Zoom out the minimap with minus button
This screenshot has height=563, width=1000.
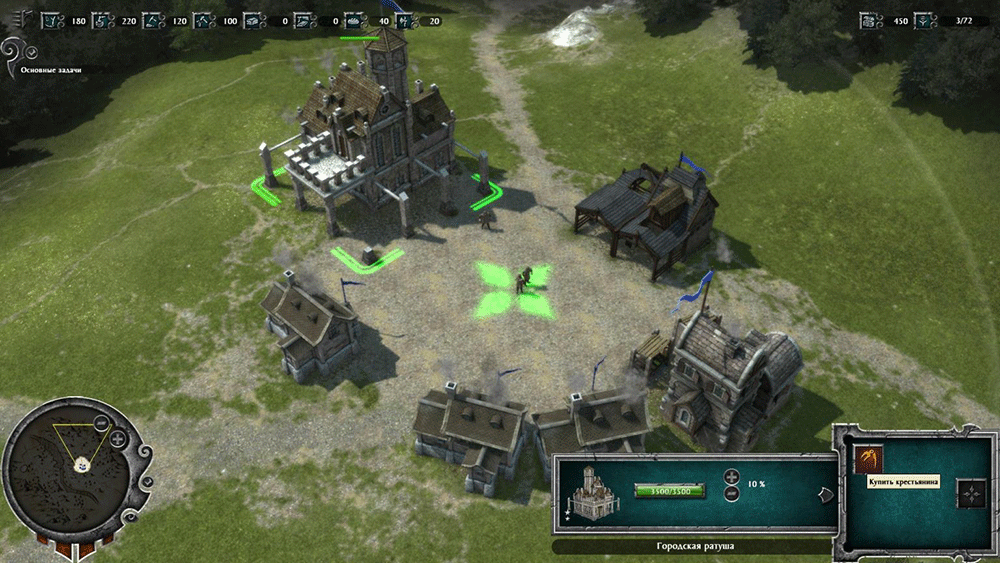tap(101, 424)
